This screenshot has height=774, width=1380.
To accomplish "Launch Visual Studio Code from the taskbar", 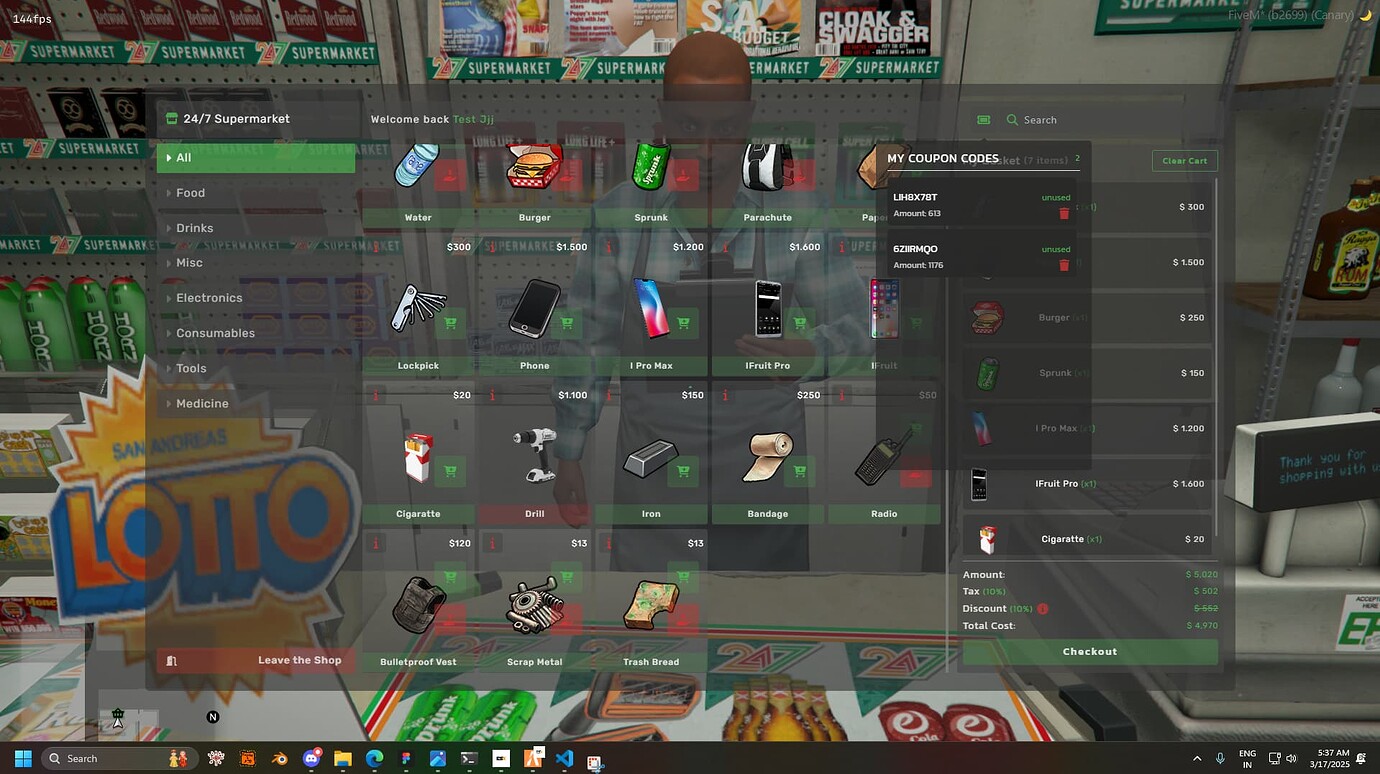I will click(x=564, y=758).
